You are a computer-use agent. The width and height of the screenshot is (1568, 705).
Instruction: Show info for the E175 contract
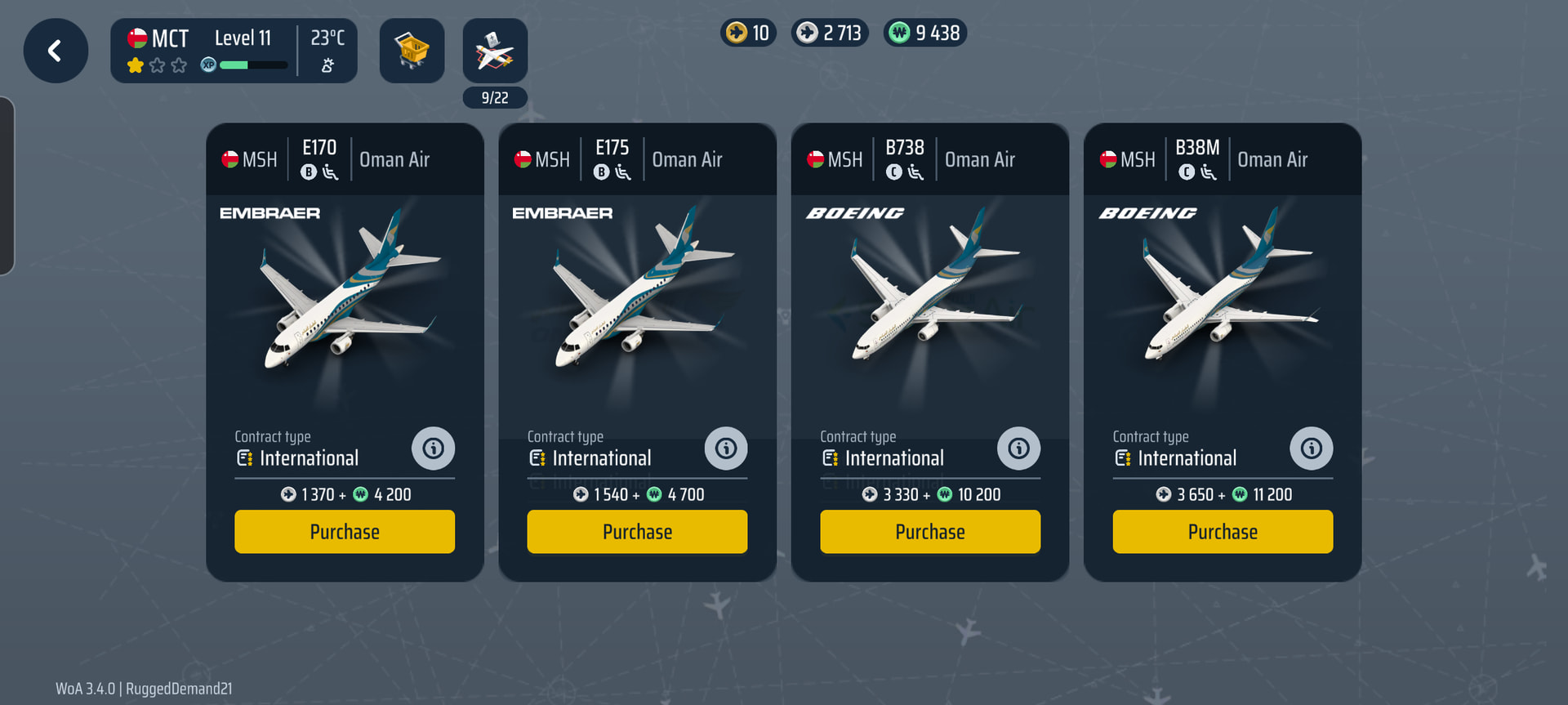(726, 448)
